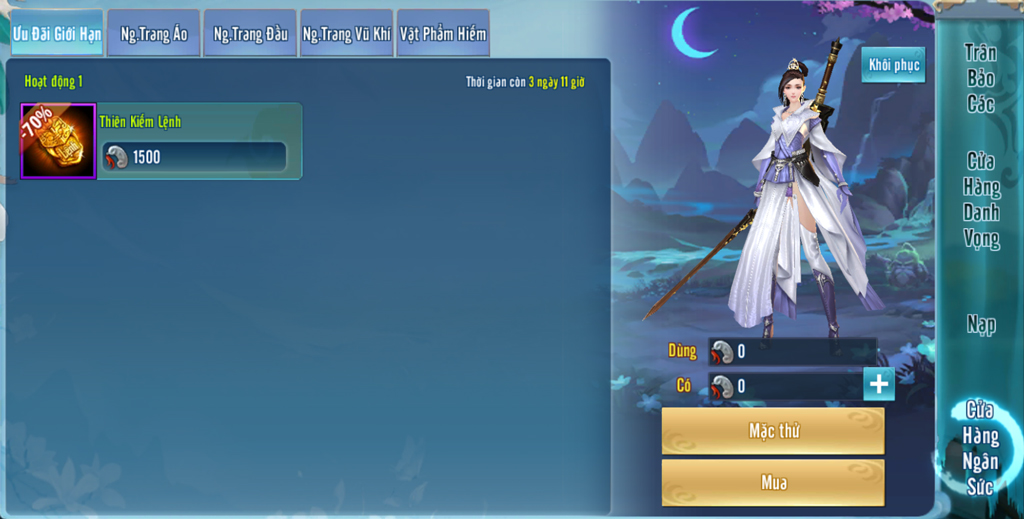Open the Nạp recharge menu
The height and width of the screenshot is (519, 1024).
click(981, 324)
